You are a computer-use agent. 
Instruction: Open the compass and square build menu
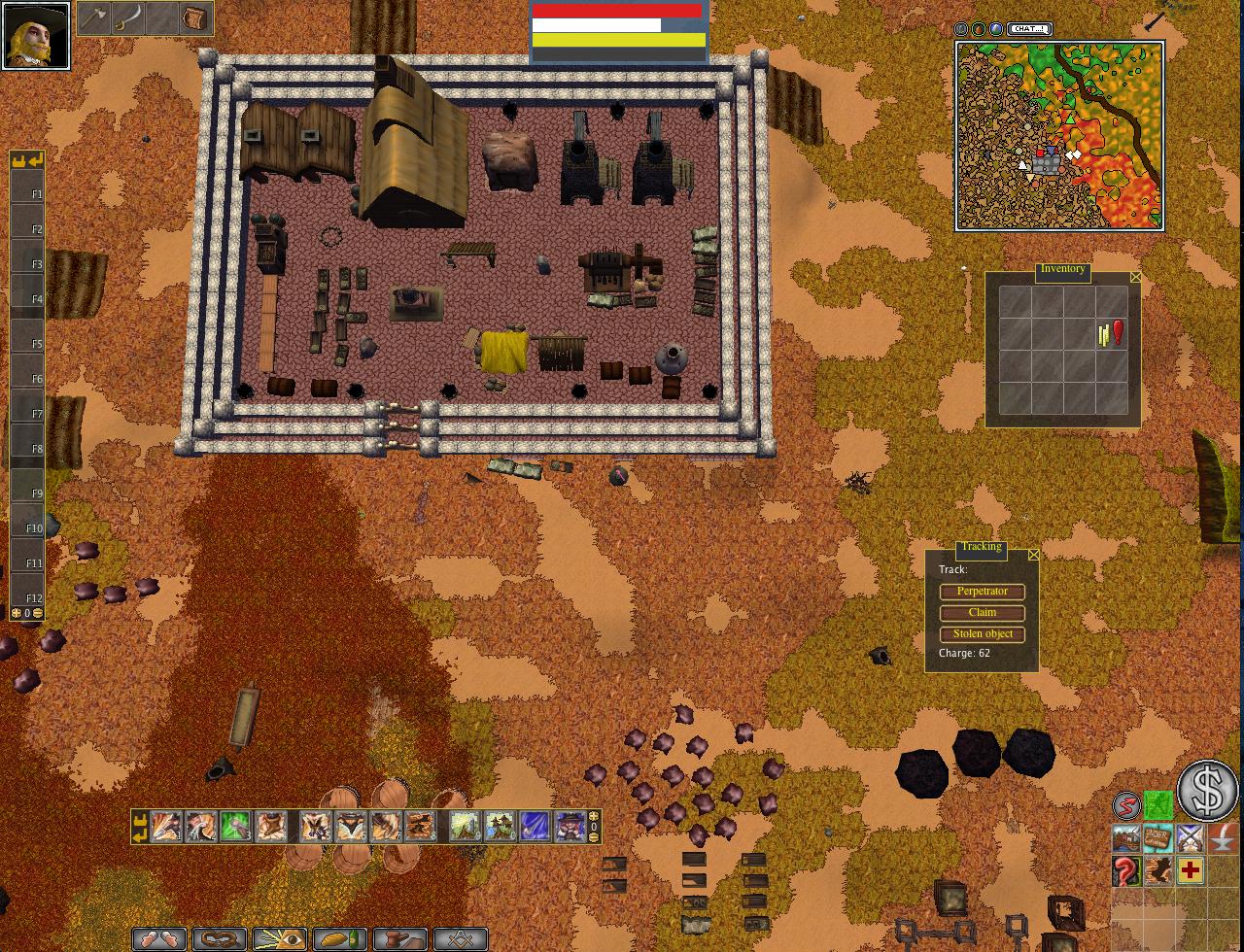tap(460, 939)
